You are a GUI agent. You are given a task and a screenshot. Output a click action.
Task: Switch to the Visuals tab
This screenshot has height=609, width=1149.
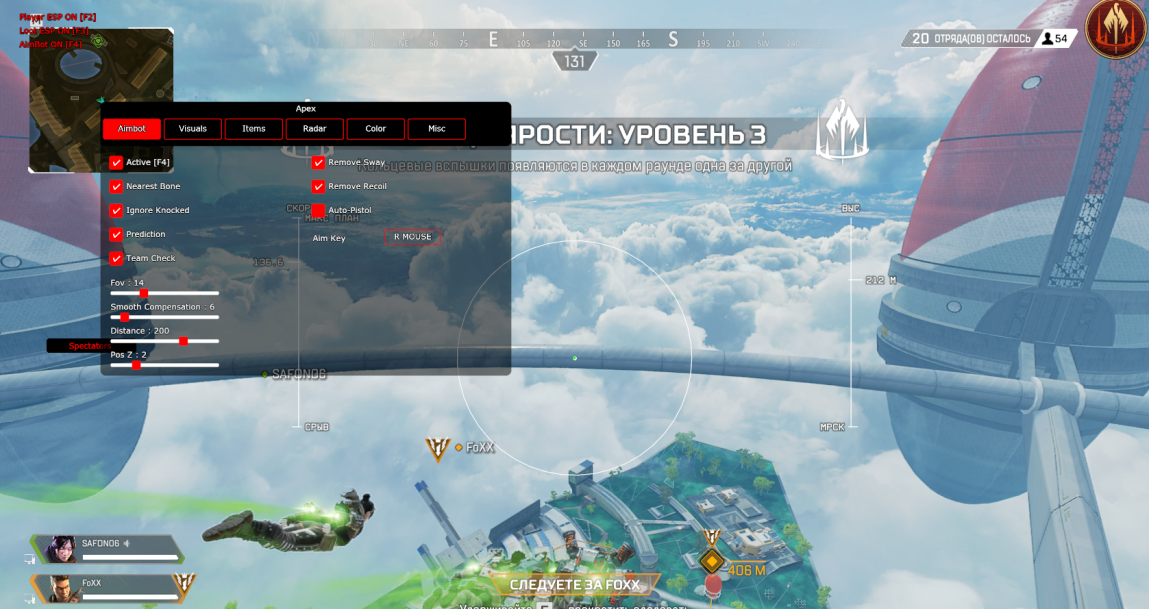click(193, 129)
